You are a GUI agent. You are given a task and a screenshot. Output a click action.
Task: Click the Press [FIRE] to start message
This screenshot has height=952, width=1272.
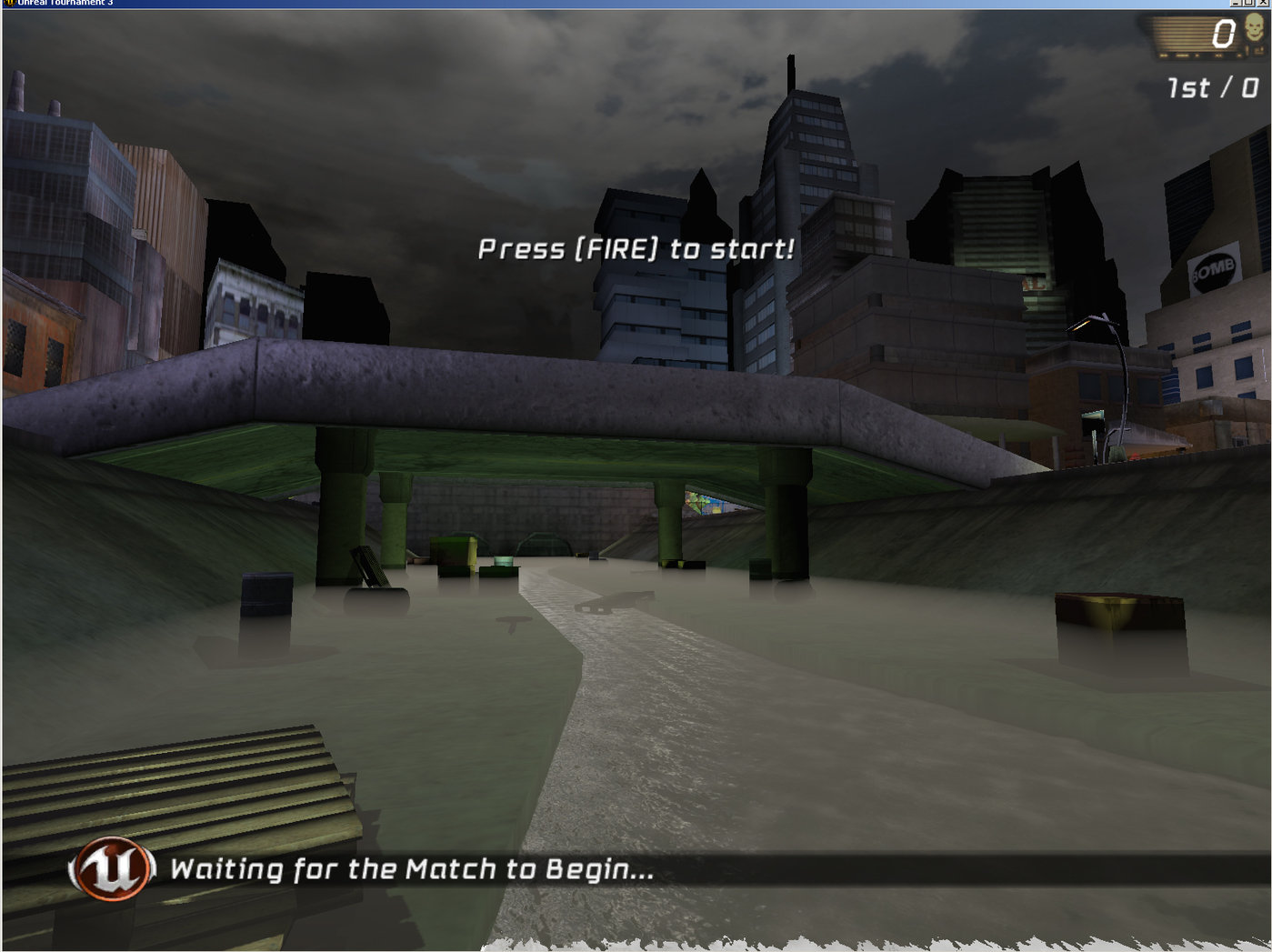pyautogui.click(x=636, y=249)
